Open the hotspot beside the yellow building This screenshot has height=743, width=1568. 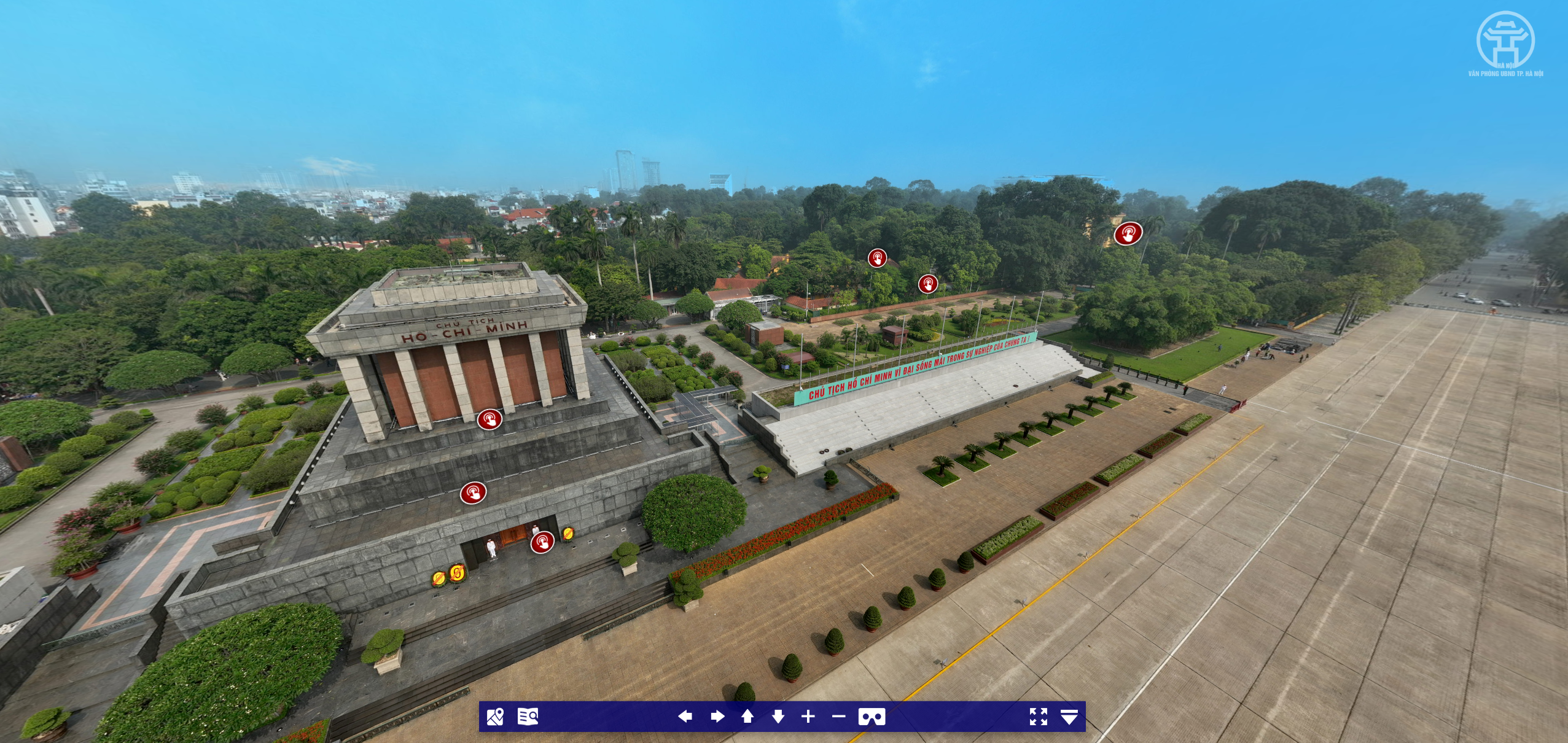point(1128,233)
